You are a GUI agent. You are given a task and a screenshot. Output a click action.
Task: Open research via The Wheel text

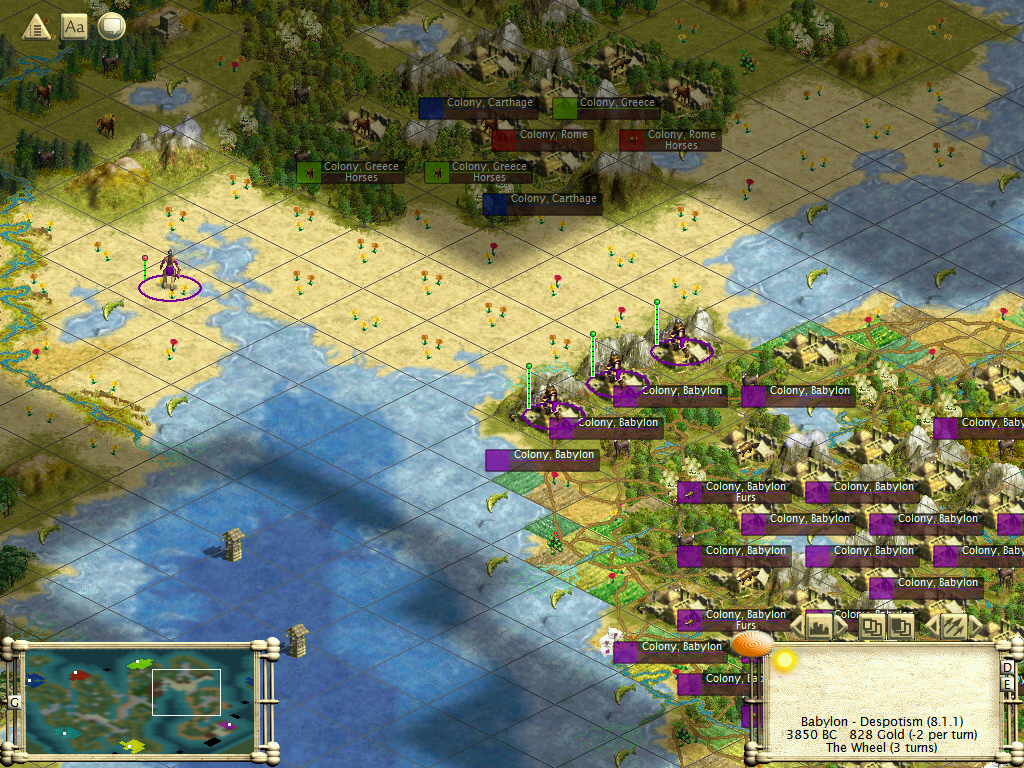[x=881, y=747]
